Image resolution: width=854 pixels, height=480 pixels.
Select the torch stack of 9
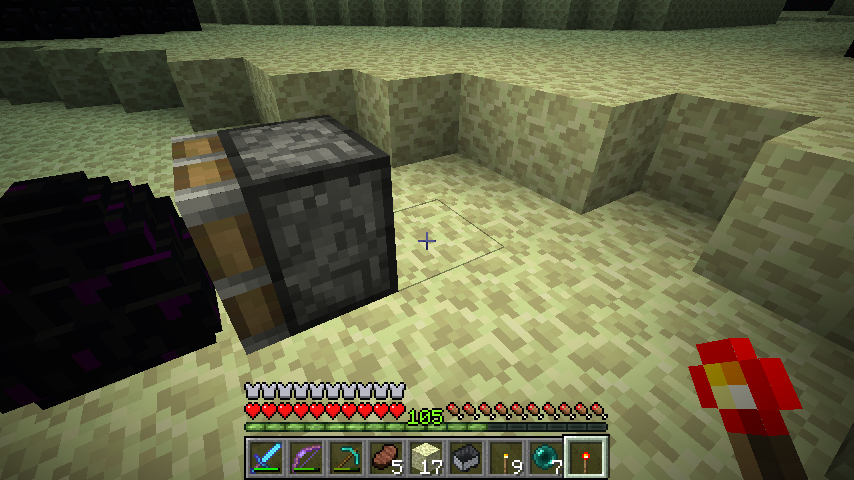coord(504,457)
